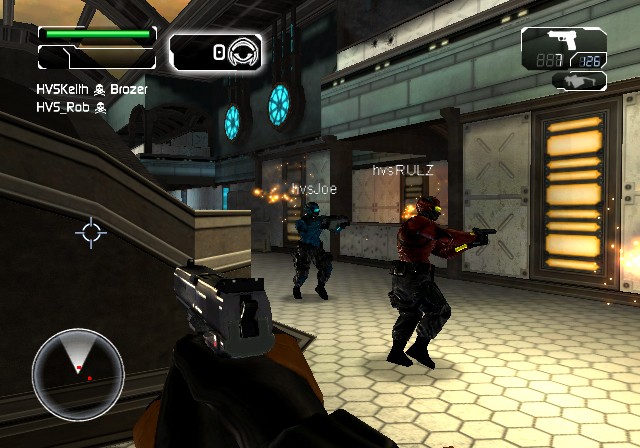Click the HVS_Rob kill feed entry
The width and height of the screenshot is (640, 448).
click(71, 108)
